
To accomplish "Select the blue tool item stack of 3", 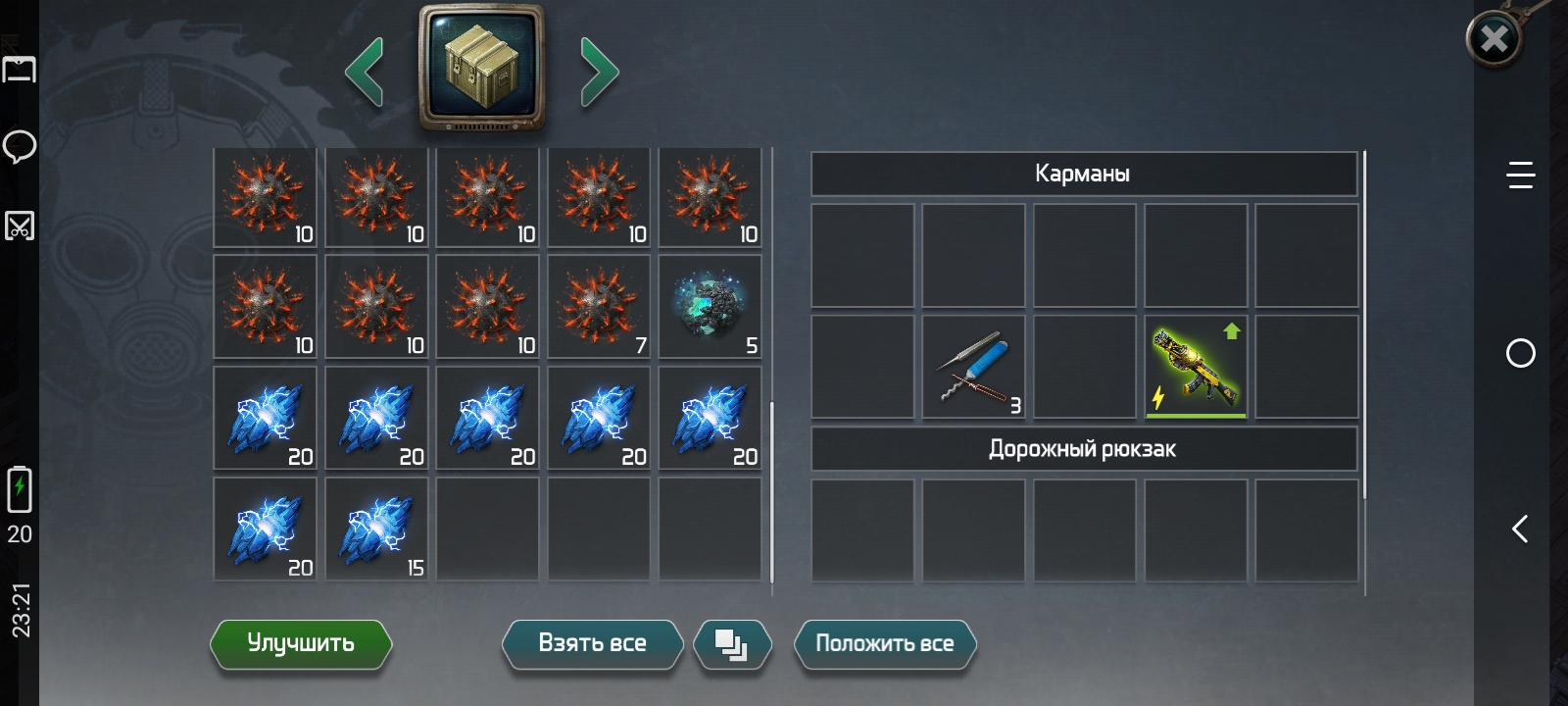I will tap(974, 368).
